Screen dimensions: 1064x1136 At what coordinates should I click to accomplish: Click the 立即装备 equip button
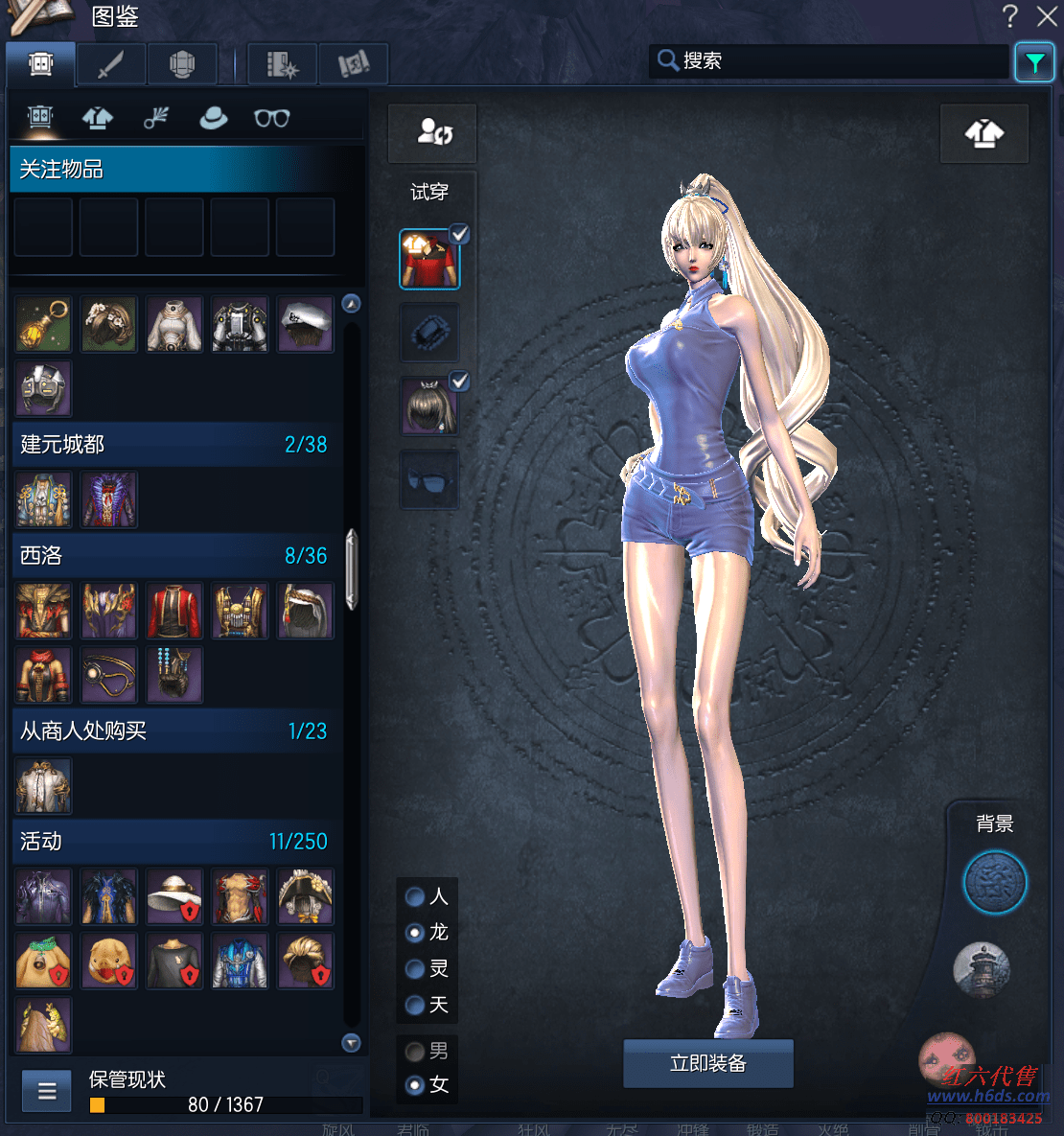click(x=707, y=1063)
